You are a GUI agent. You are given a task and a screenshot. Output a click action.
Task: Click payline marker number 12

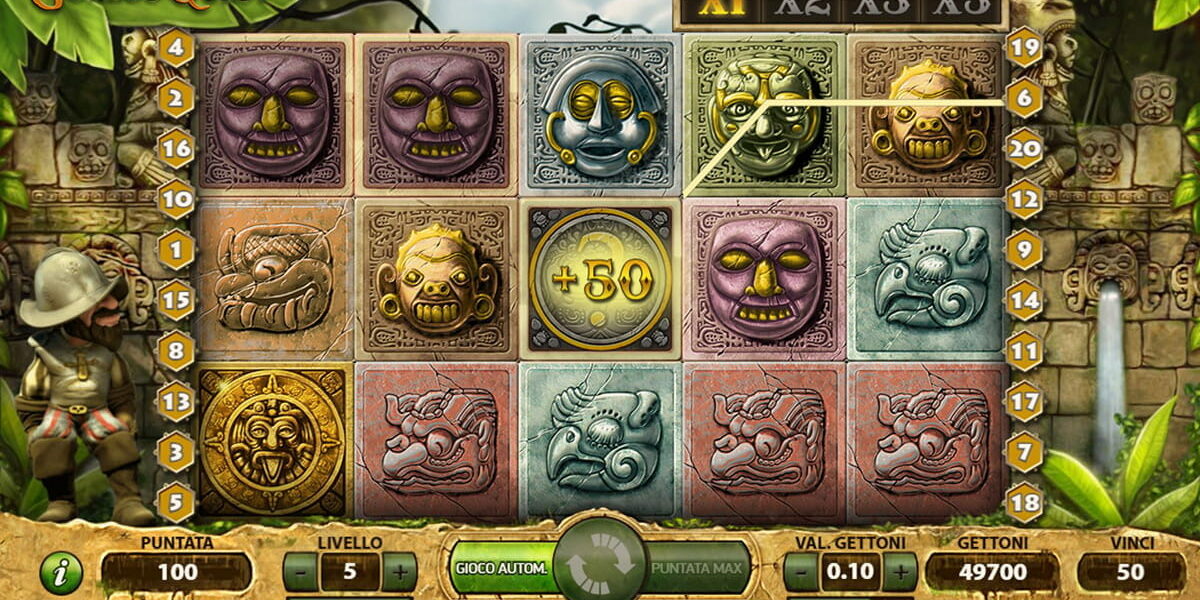tap(1024, 199)
